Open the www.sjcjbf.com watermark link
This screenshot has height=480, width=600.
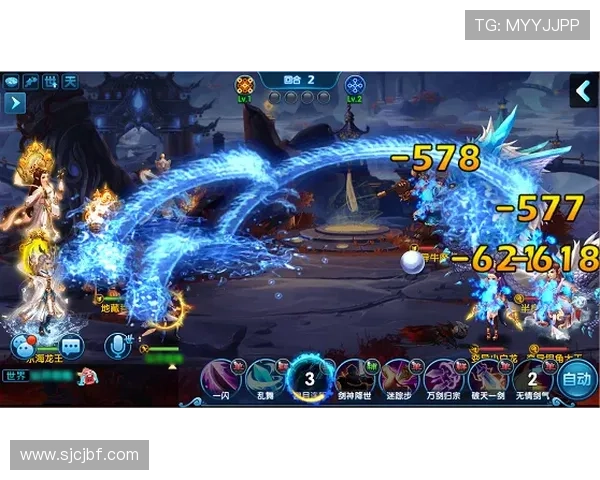click(x=80, y=455)
